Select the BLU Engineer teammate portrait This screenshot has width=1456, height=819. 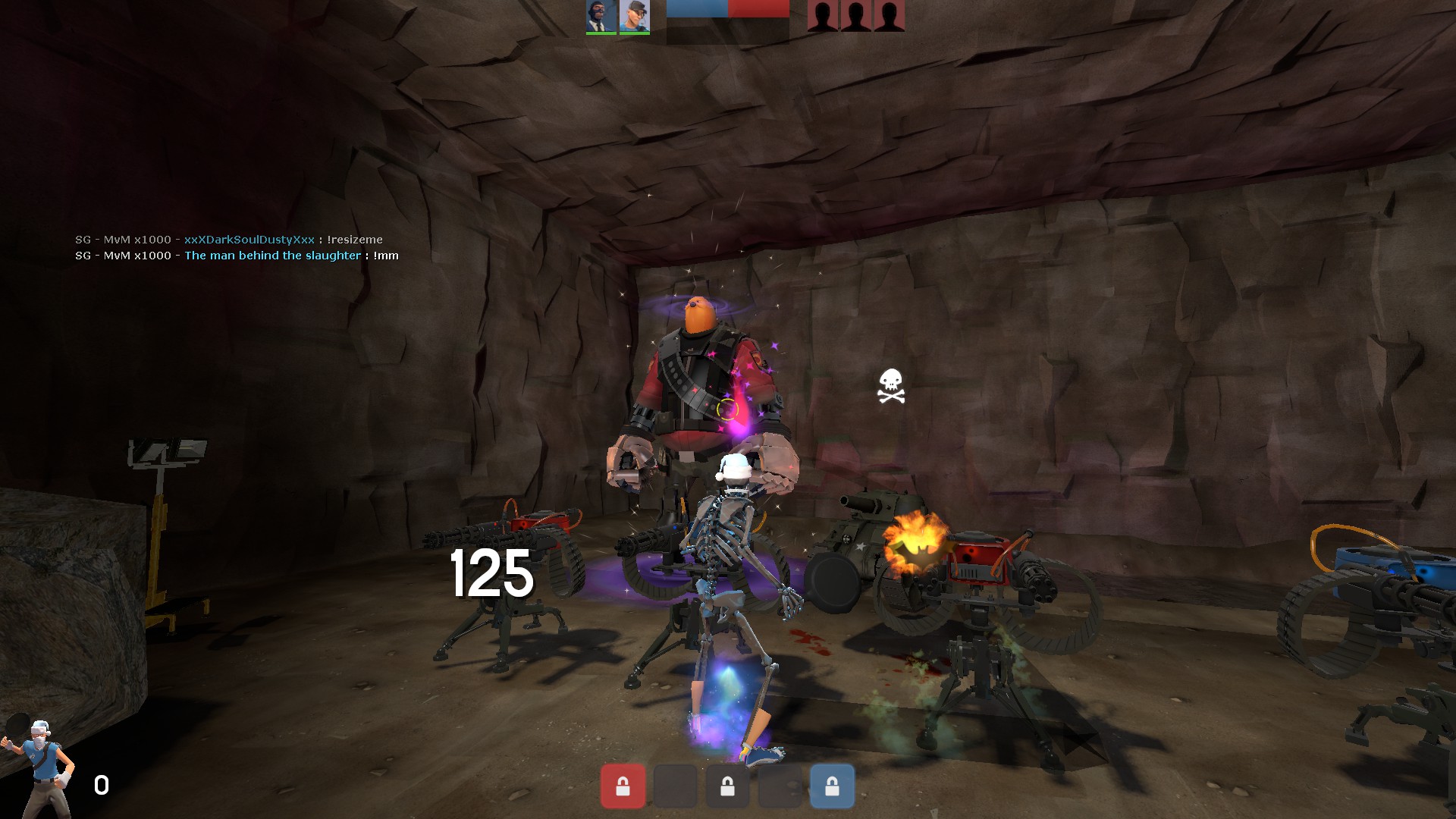tap(634, 16)
